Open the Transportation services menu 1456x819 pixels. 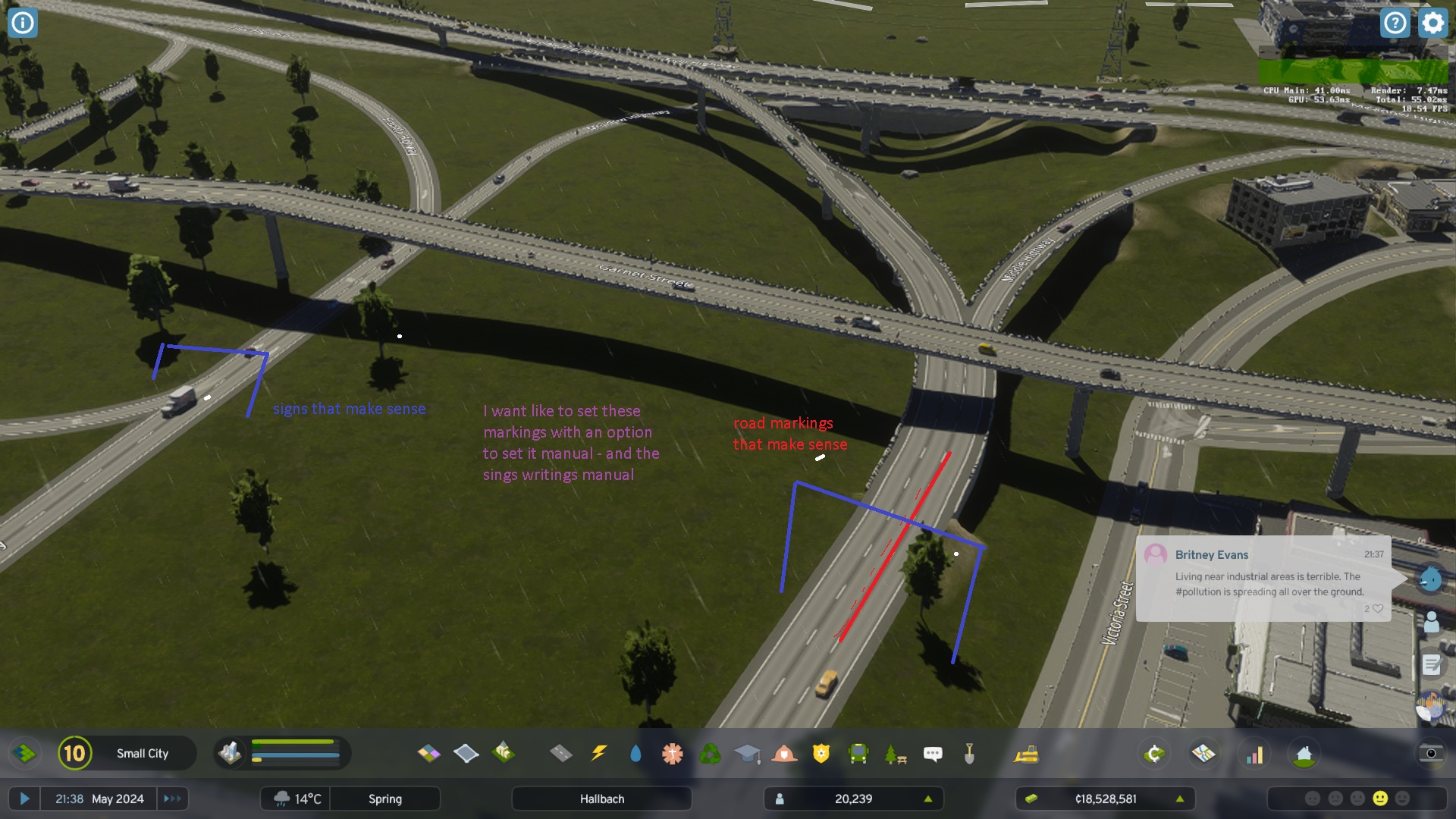point(858,753)
